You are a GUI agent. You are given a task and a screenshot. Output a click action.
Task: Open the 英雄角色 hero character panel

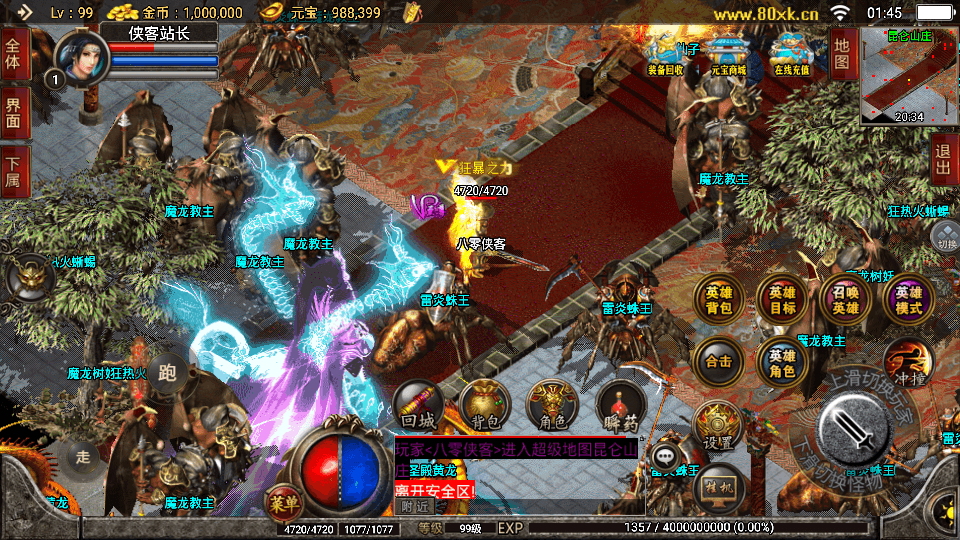point(782,362)
